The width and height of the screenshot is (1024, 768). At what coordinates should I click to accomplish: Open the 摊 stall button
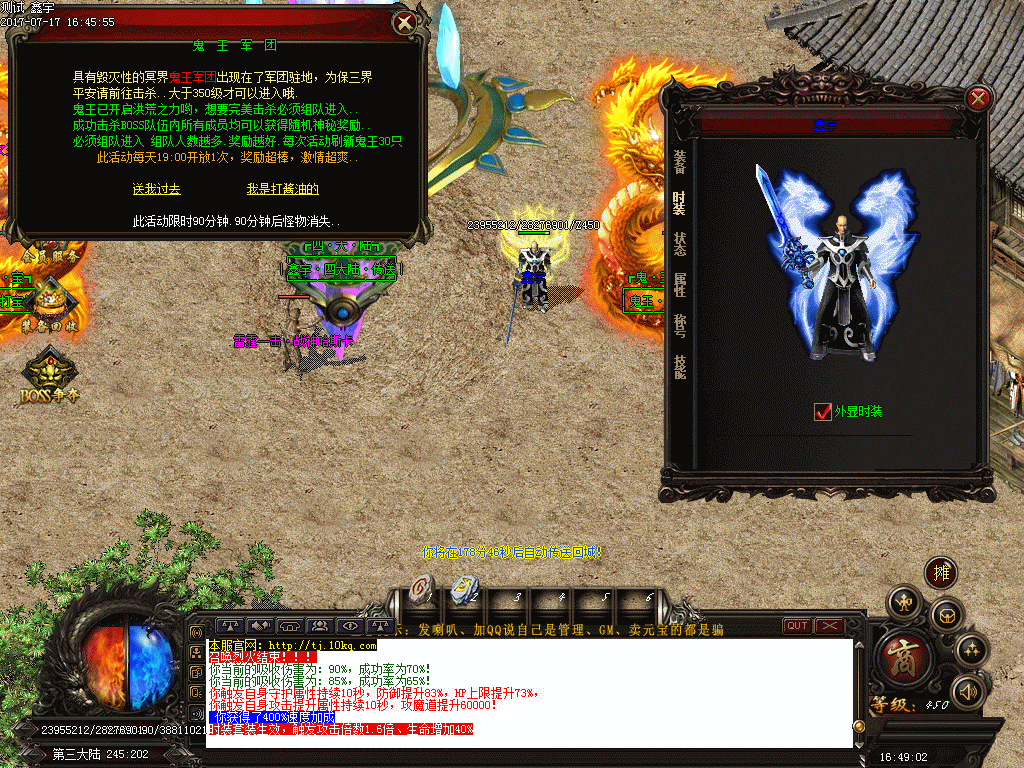(940, 572)
